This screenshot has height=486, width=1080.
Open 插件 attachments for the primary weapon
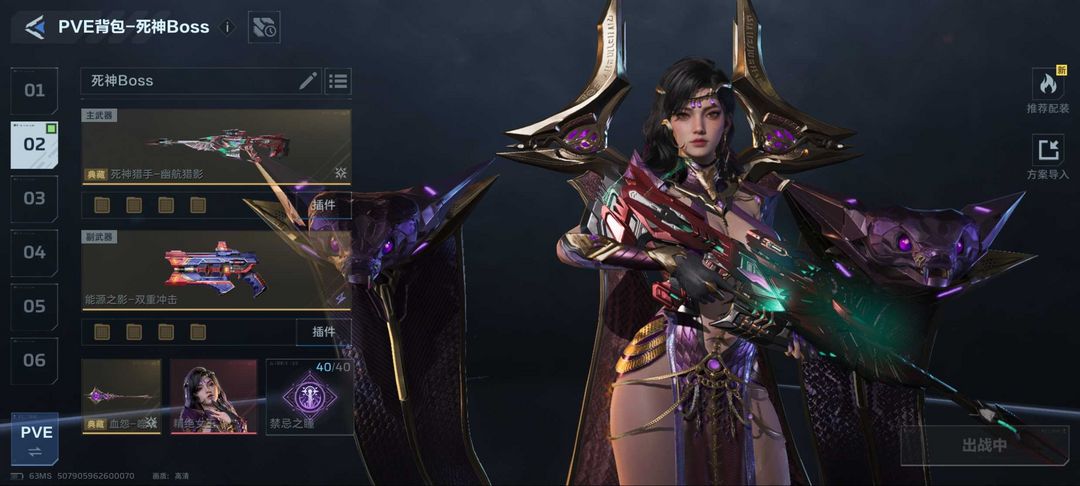323,205
